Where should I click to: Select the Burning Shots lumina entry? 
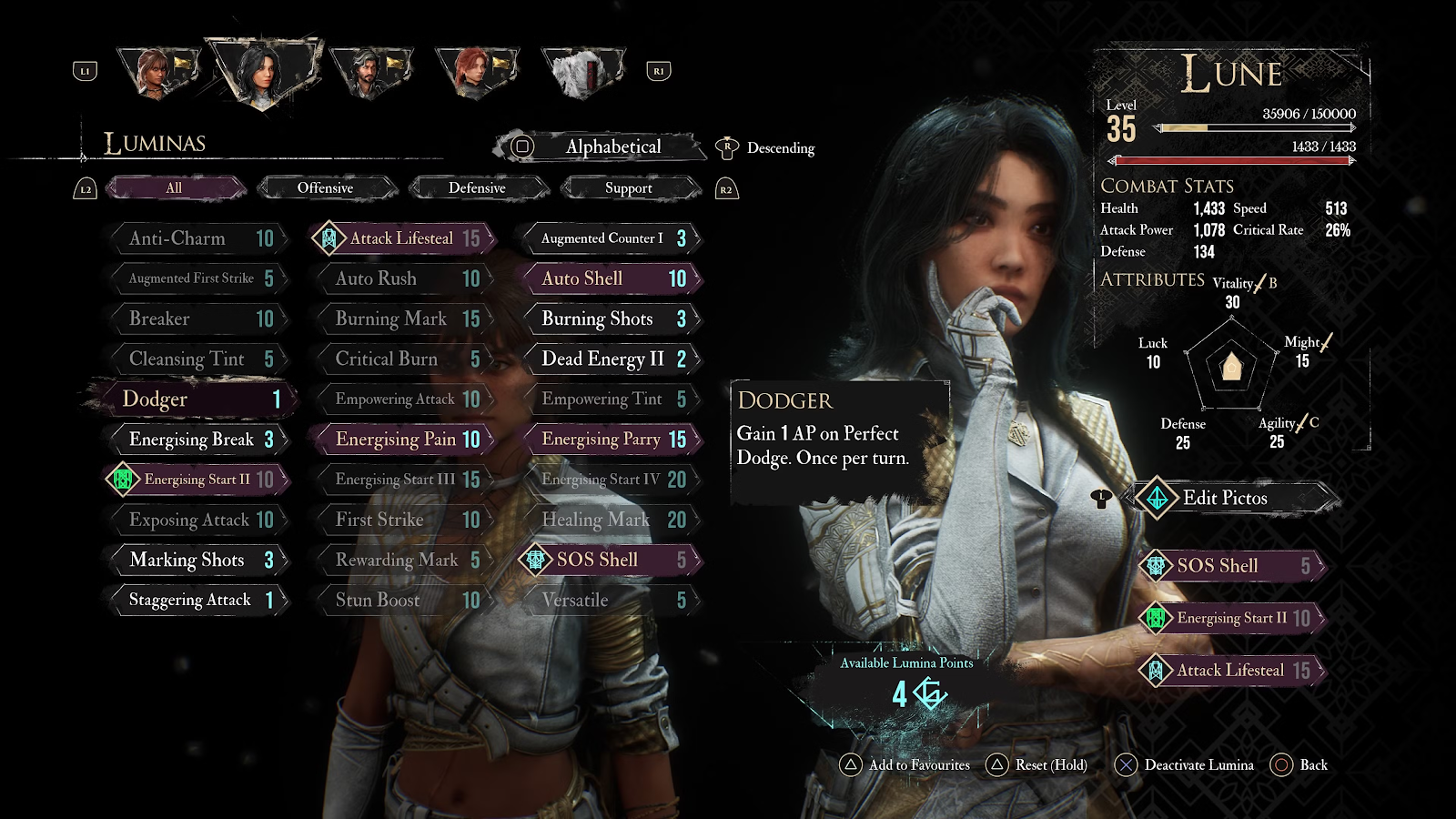click(x=611, y=318)
